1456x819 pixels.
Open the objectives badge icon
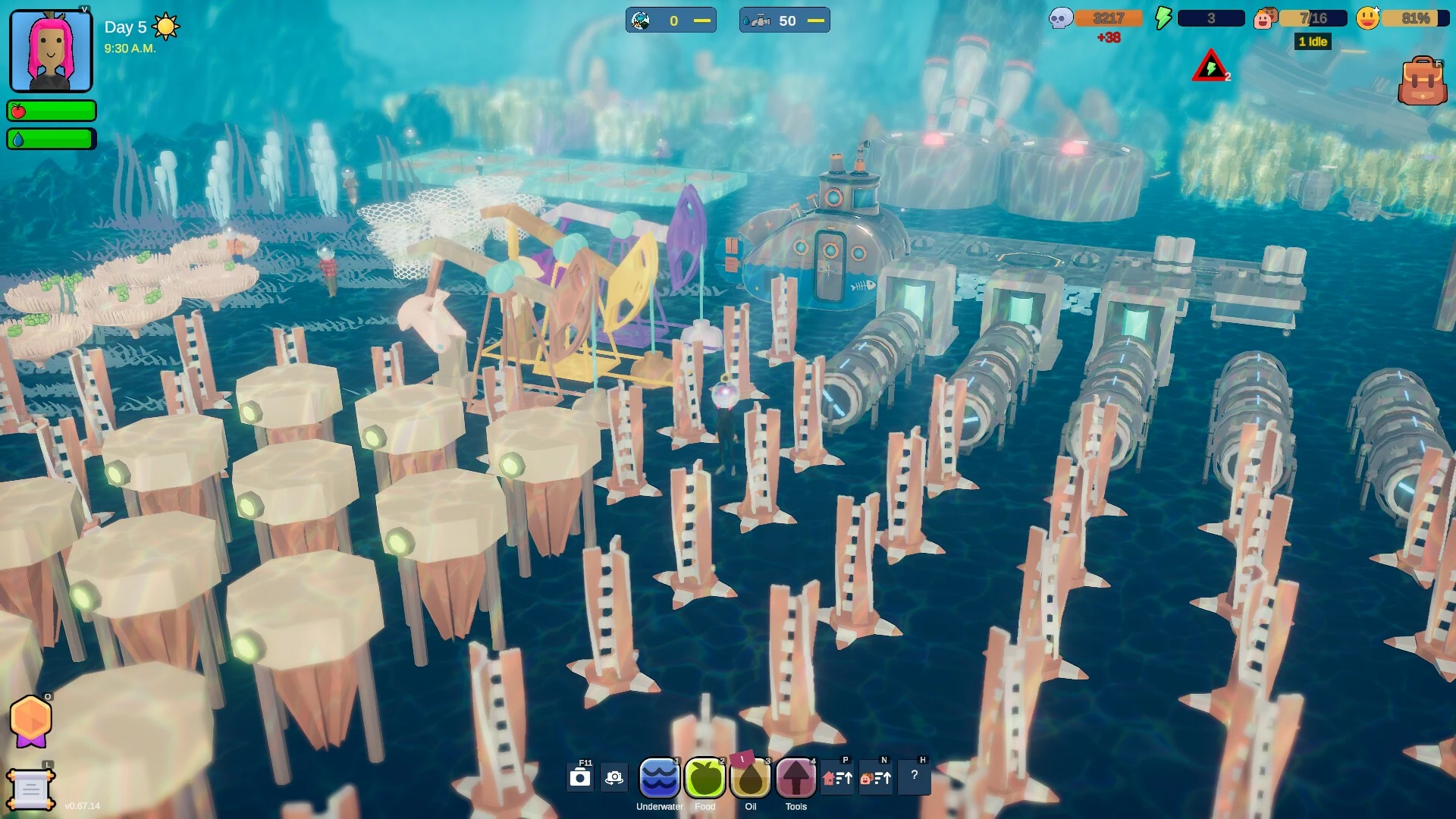click(x=30, y=719)
